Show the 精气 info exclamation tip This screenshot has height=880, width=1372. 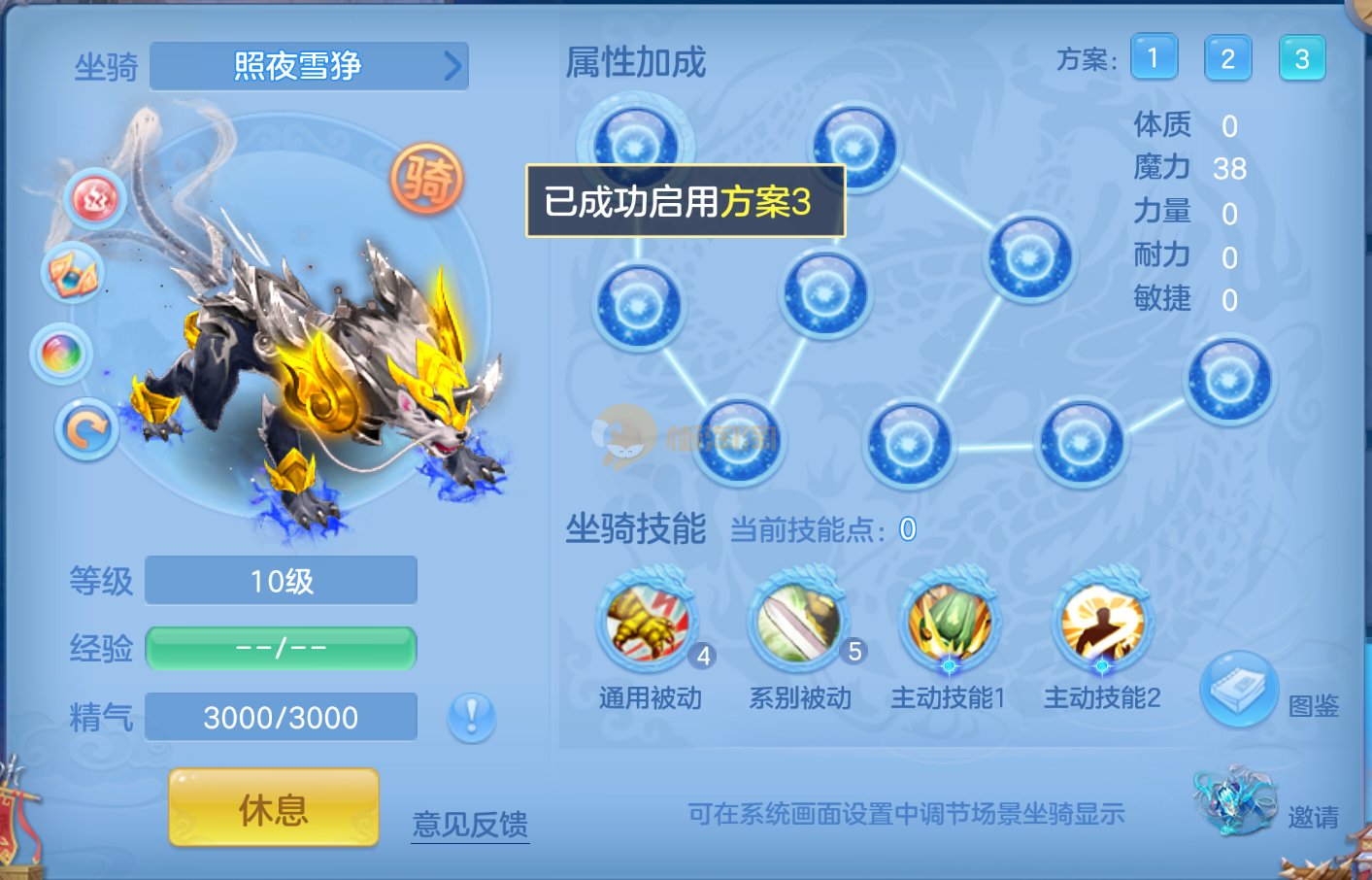click(472, 718)
